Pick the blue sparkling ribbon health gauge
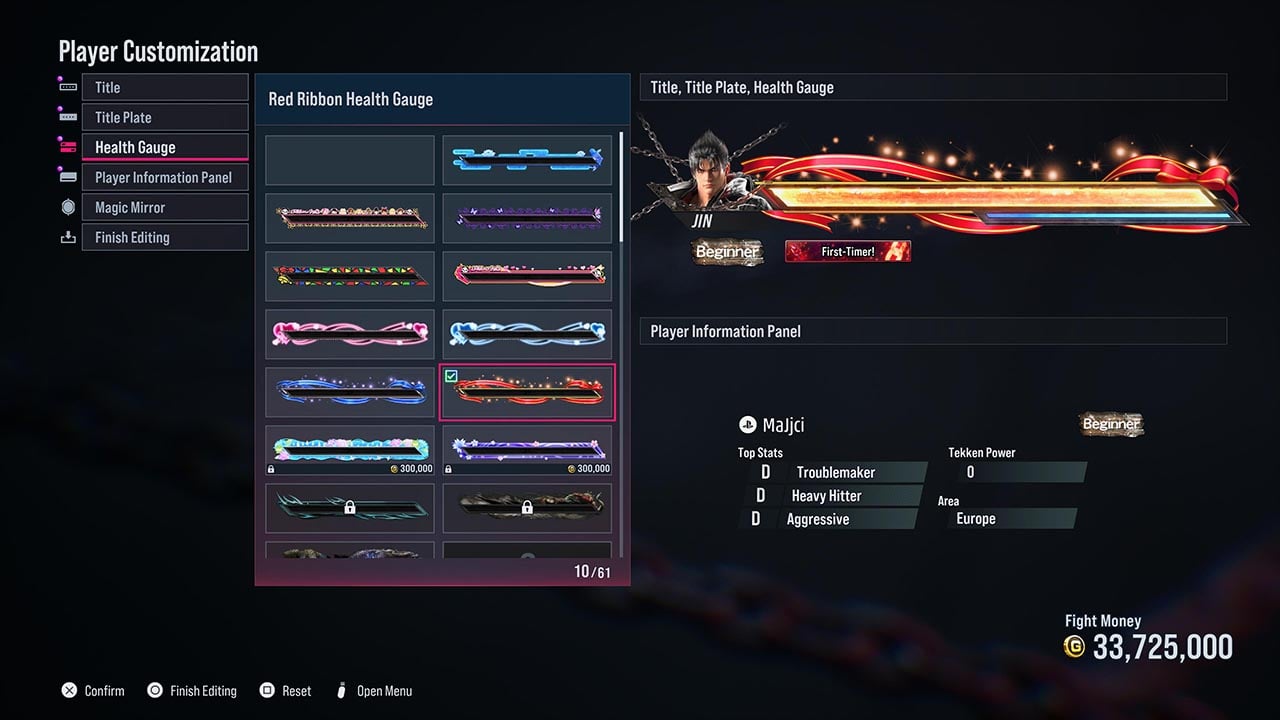 point(350,392)
